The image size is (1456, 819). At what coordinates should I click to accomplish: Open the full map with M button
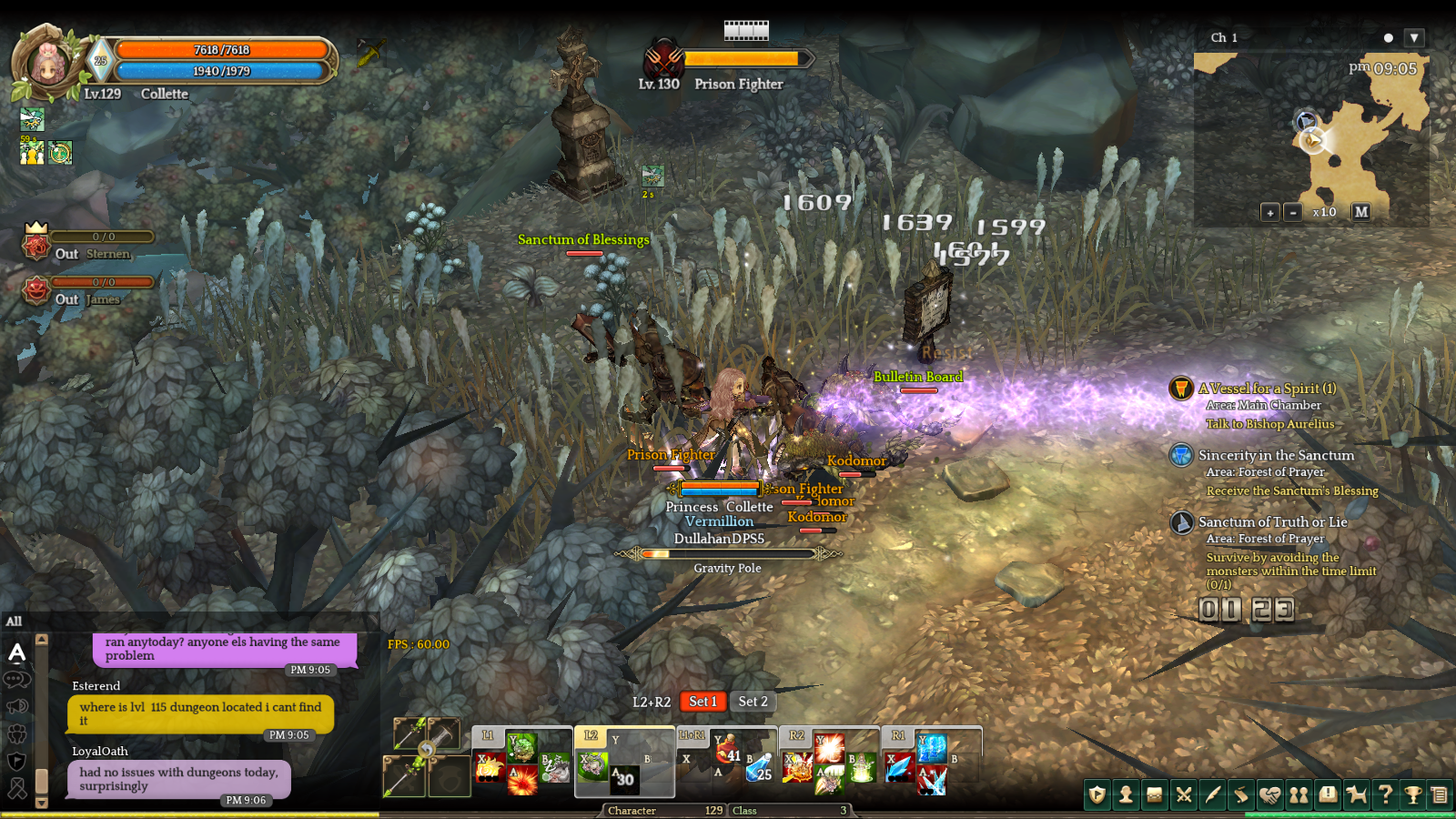tap(1360, 212)
